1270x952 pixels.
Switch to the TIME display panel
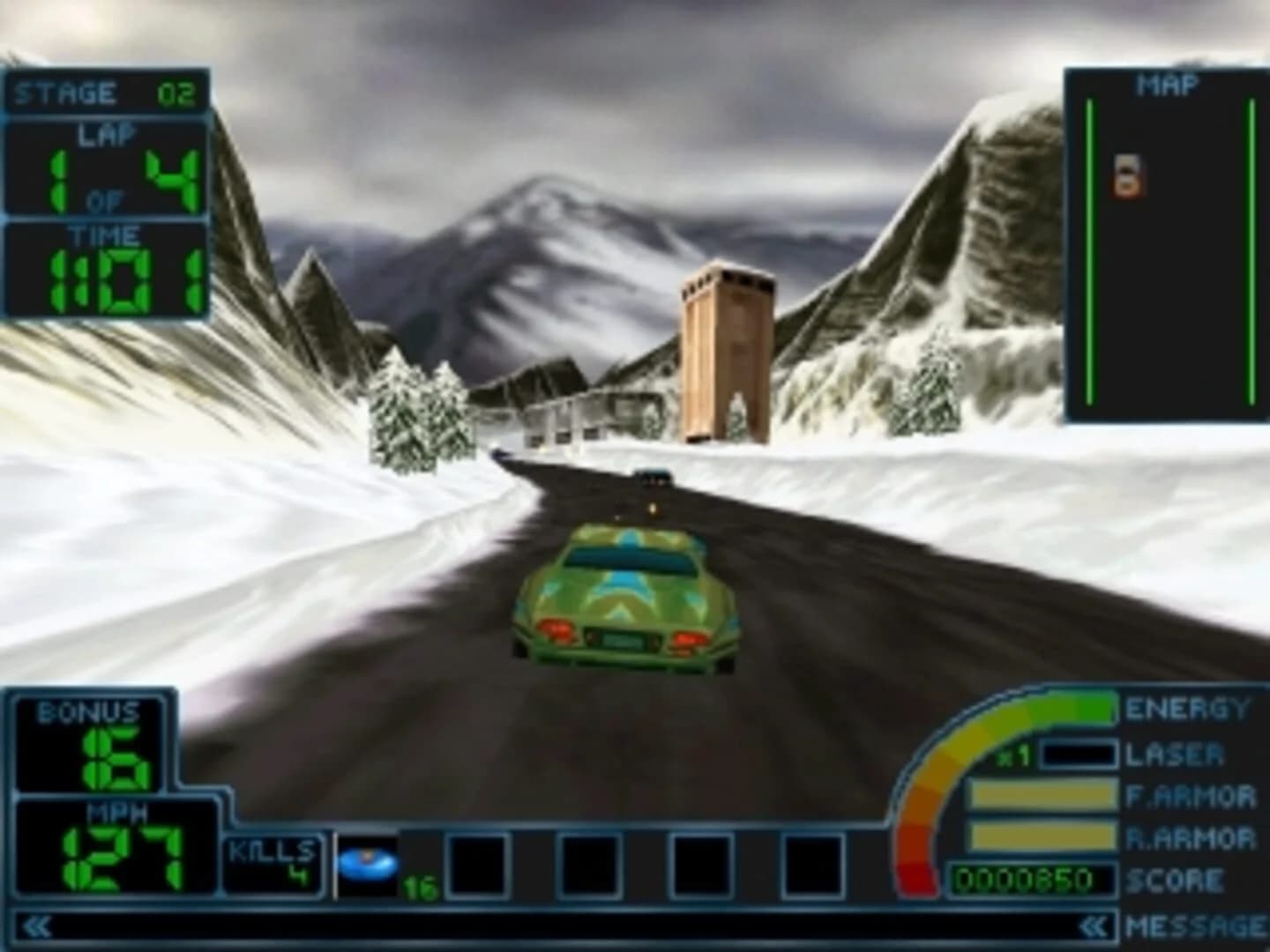tap(108, 269)
